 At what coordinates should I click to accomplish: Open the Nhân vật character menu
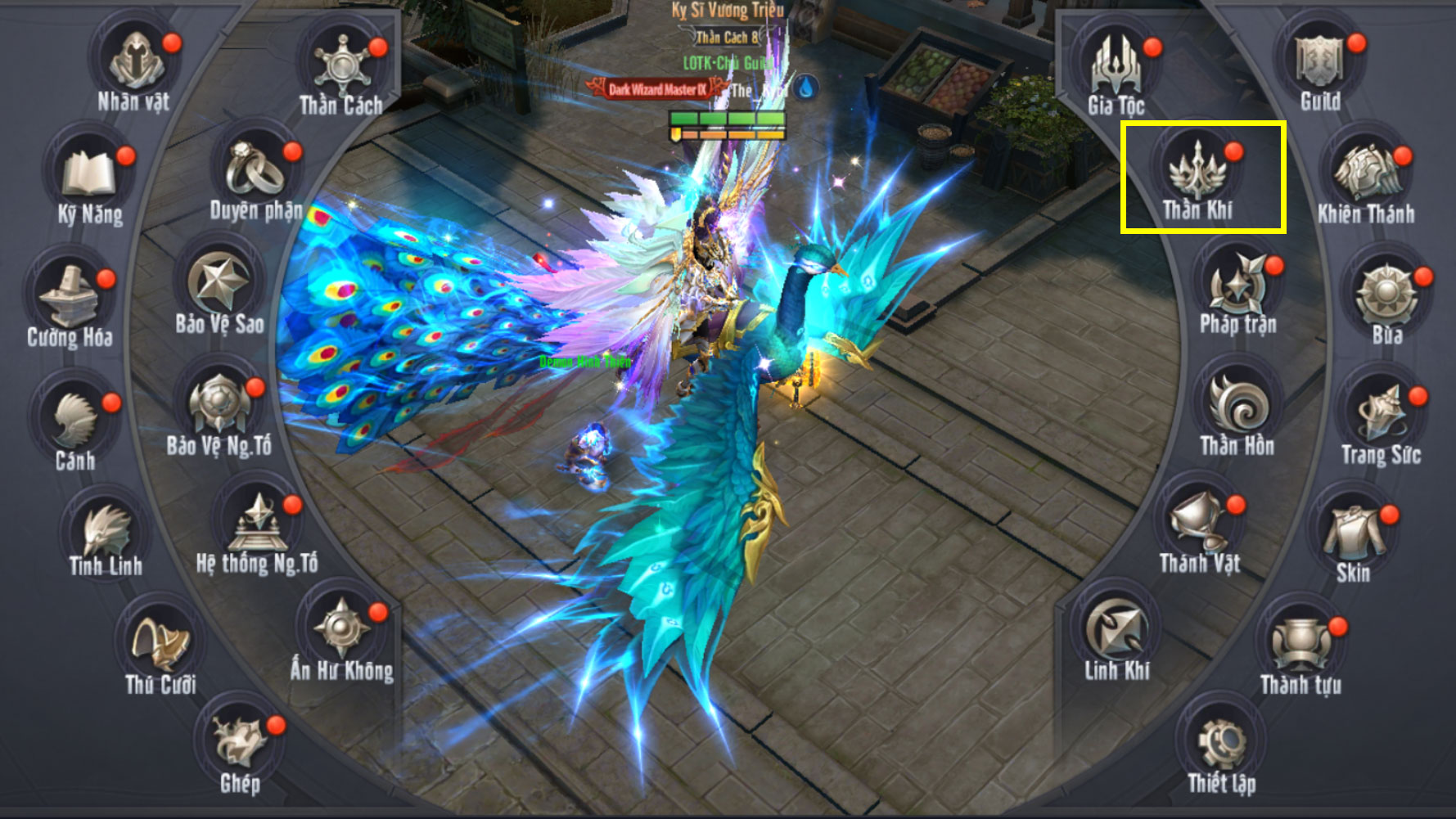point(133,62)
